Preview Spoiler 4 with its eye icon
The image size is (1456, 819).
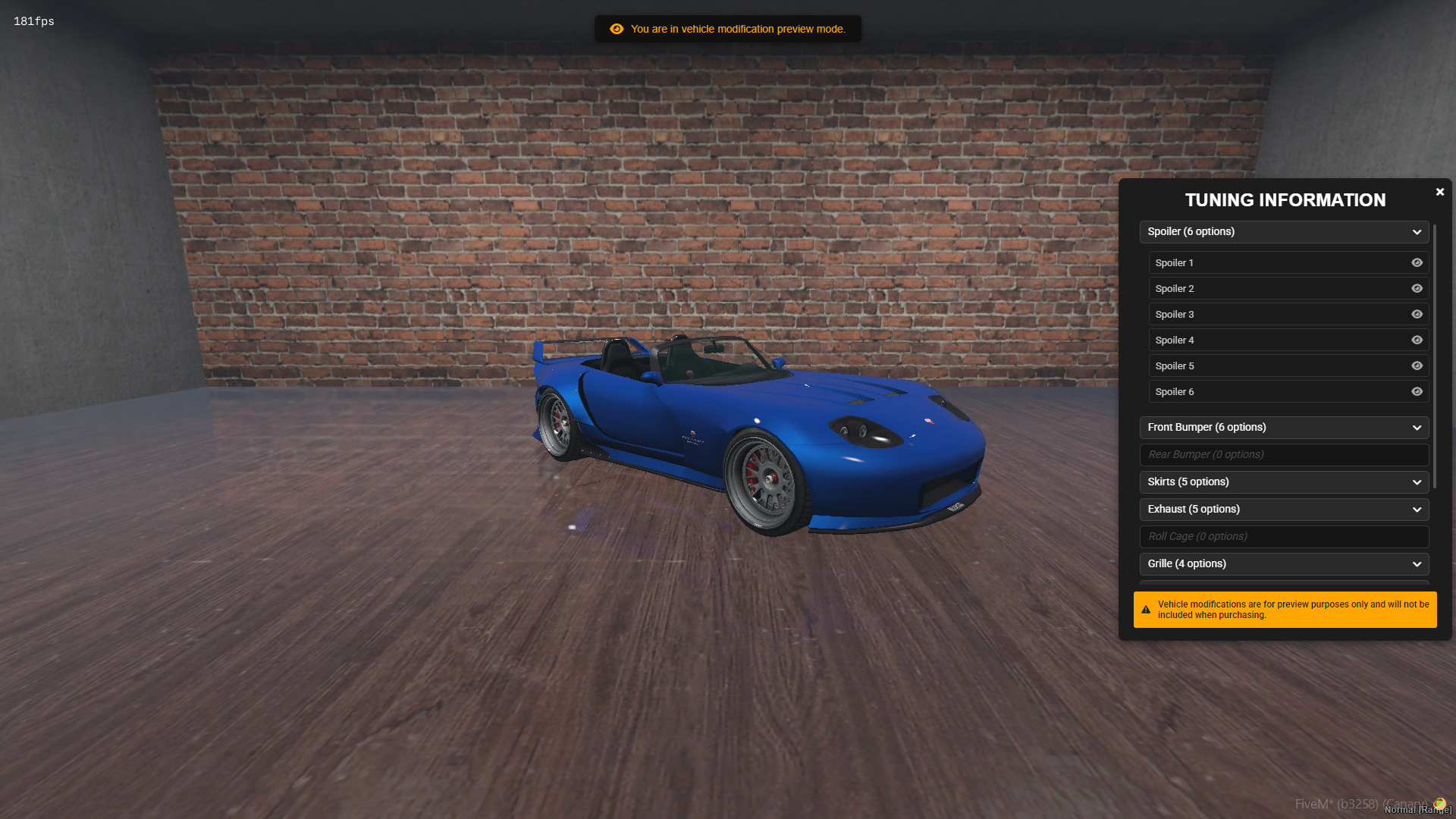(x=1417, y=340)
